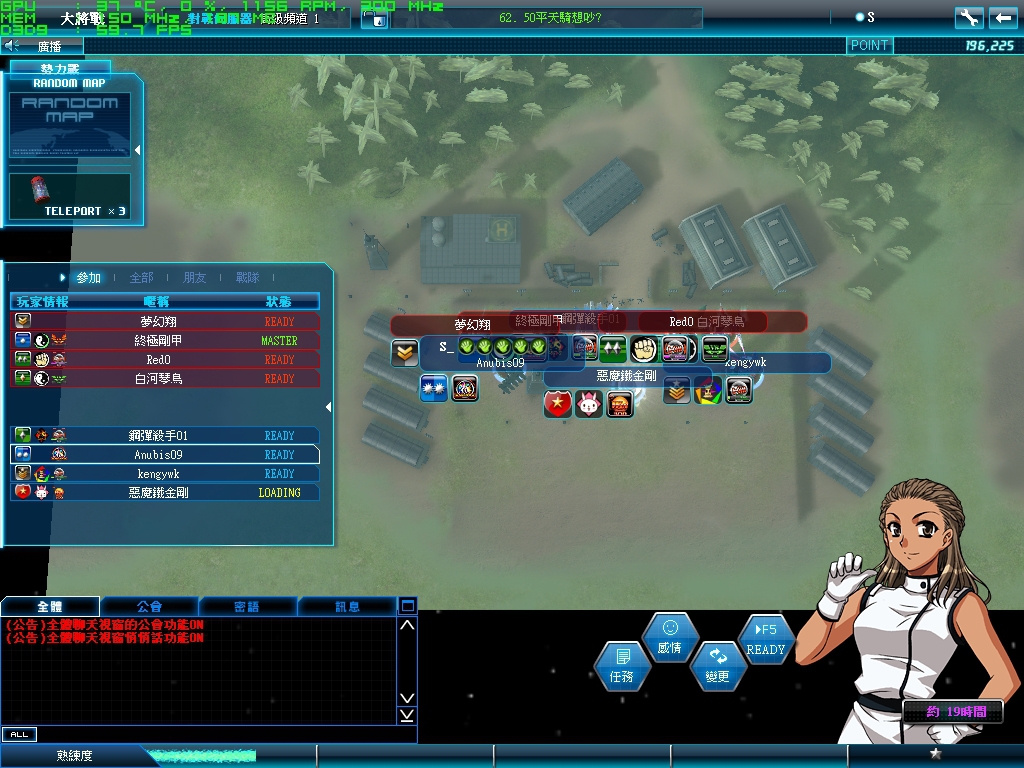Go back using the arrow button
The height and width of the screenshot is (768, 1024).
(1003, 17)
